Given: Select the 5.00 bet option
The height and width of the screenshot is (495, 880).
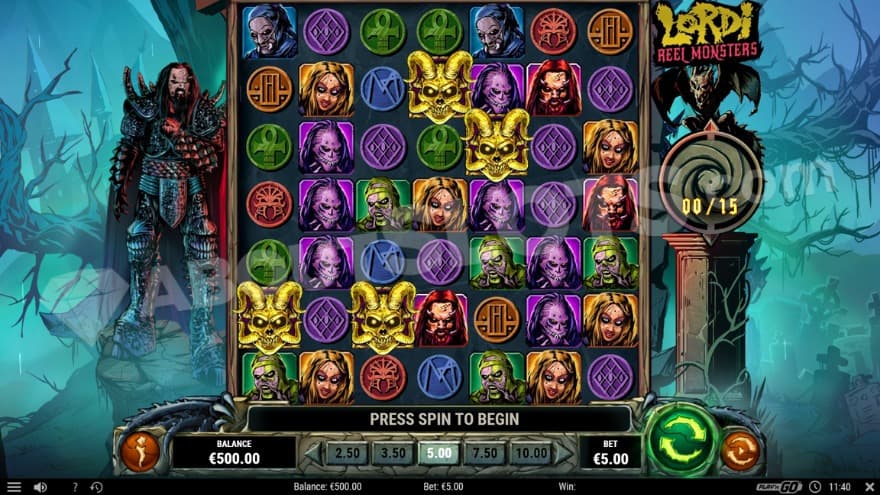Looking at the screenshot, I should pos(438,452).
